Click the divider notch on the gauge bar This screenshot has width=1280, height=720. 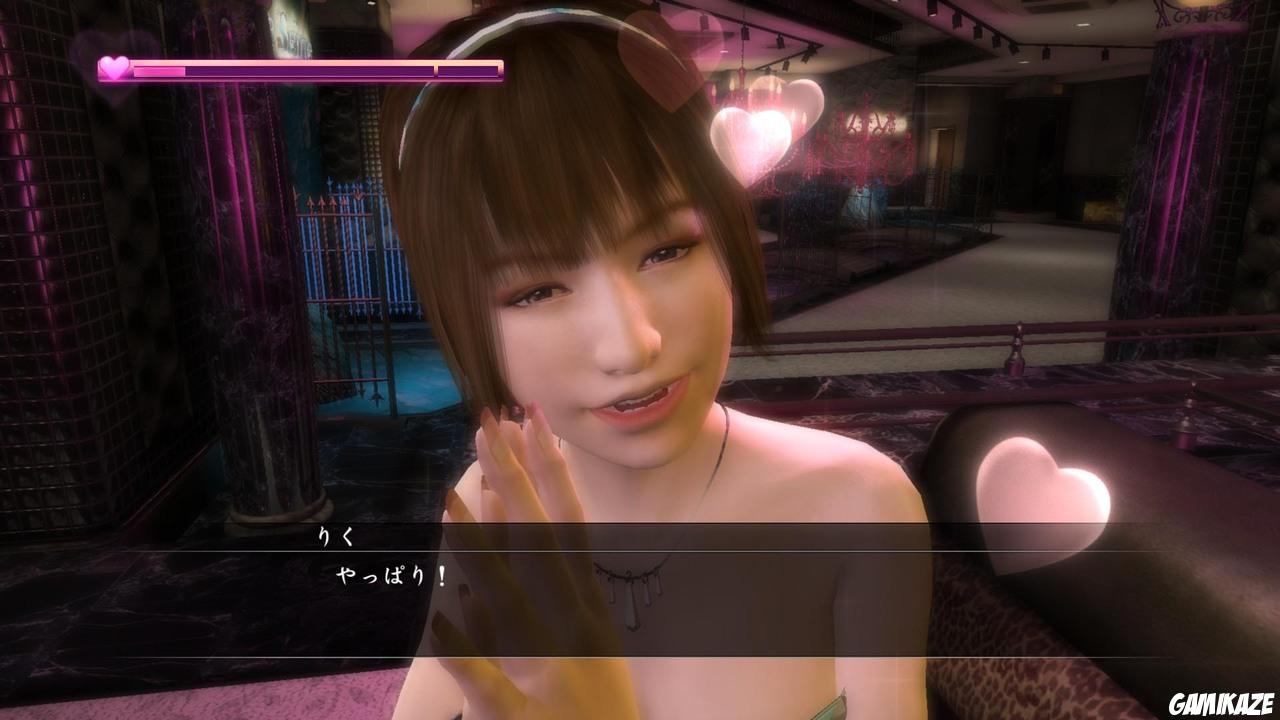pos(434,70)
